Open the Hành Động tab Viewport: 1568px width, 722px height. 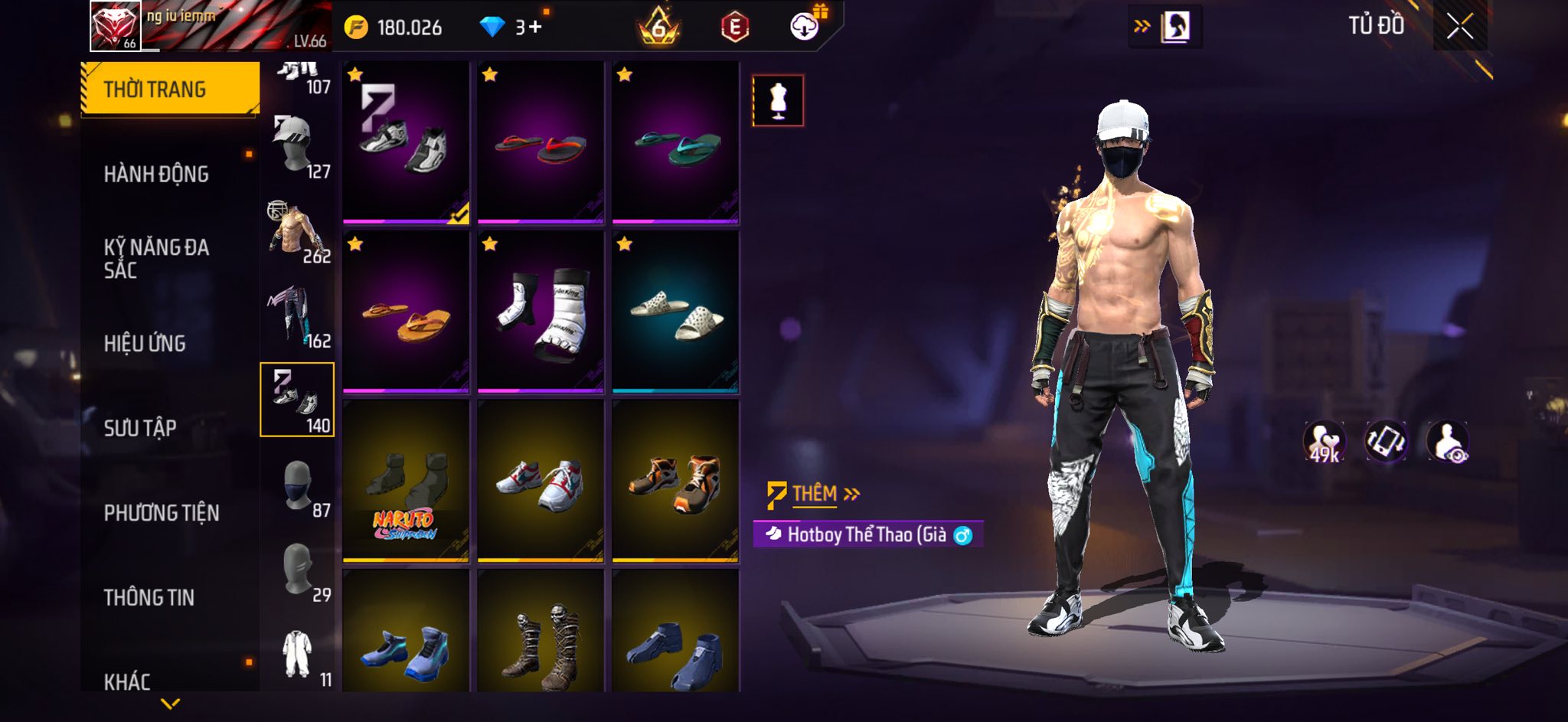[156, 175]
